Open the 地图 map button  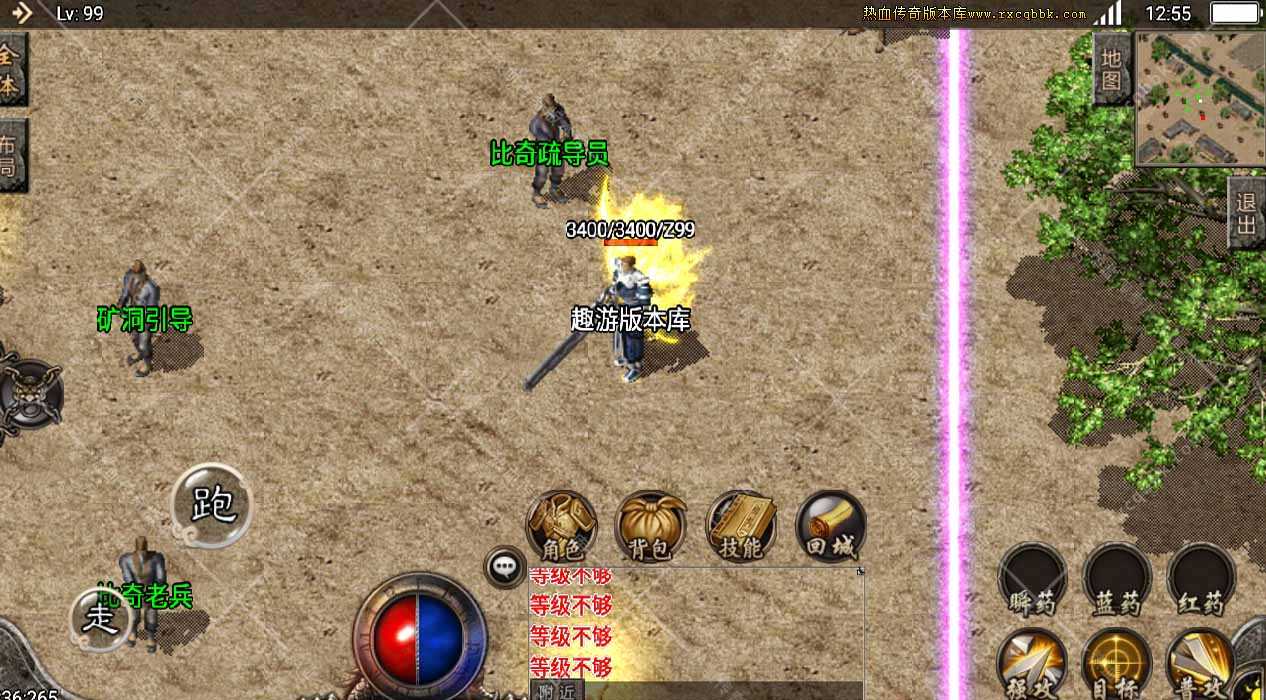coord(1112,70)
